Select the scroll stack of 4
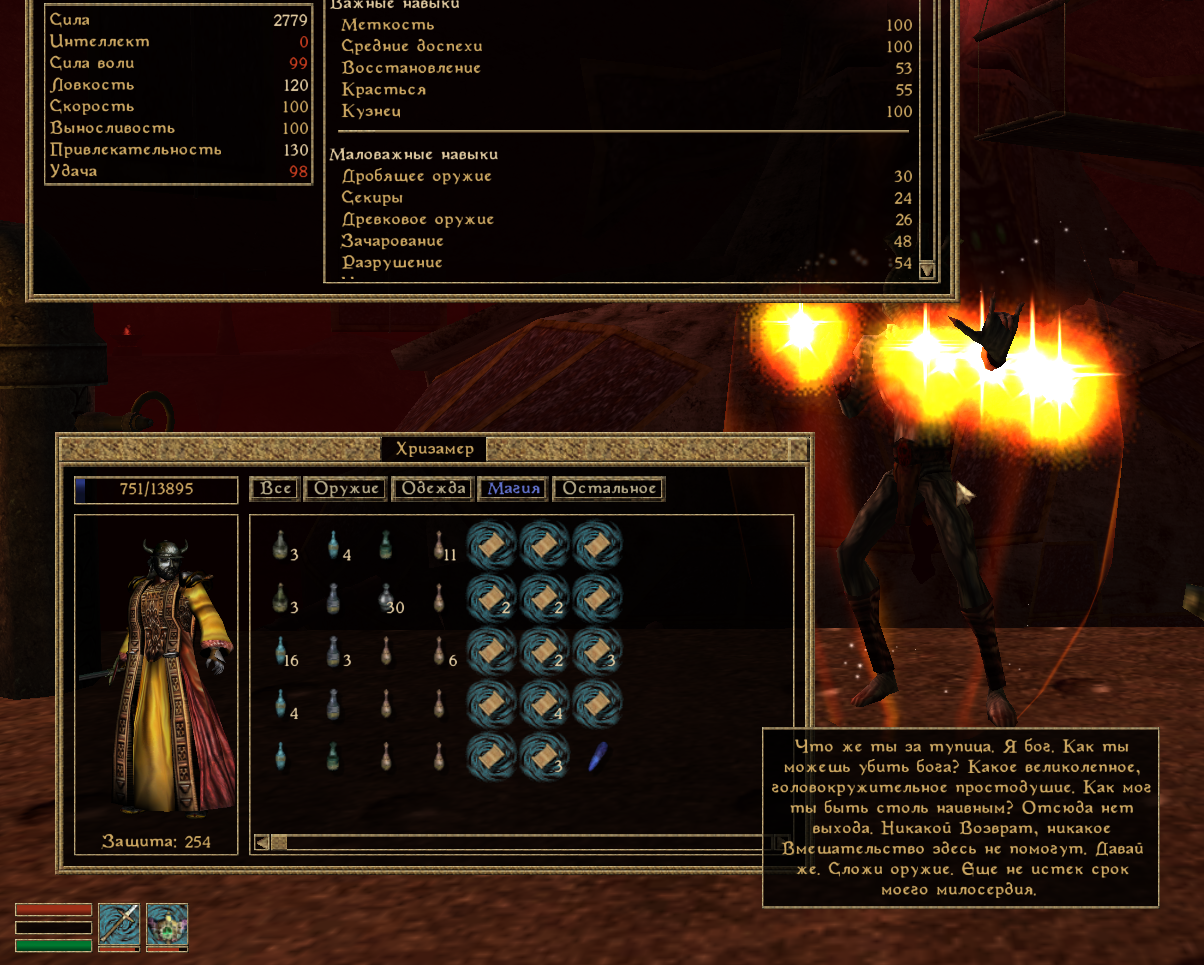The width and height of the screenshot is (1204, 965). point(544,704)
